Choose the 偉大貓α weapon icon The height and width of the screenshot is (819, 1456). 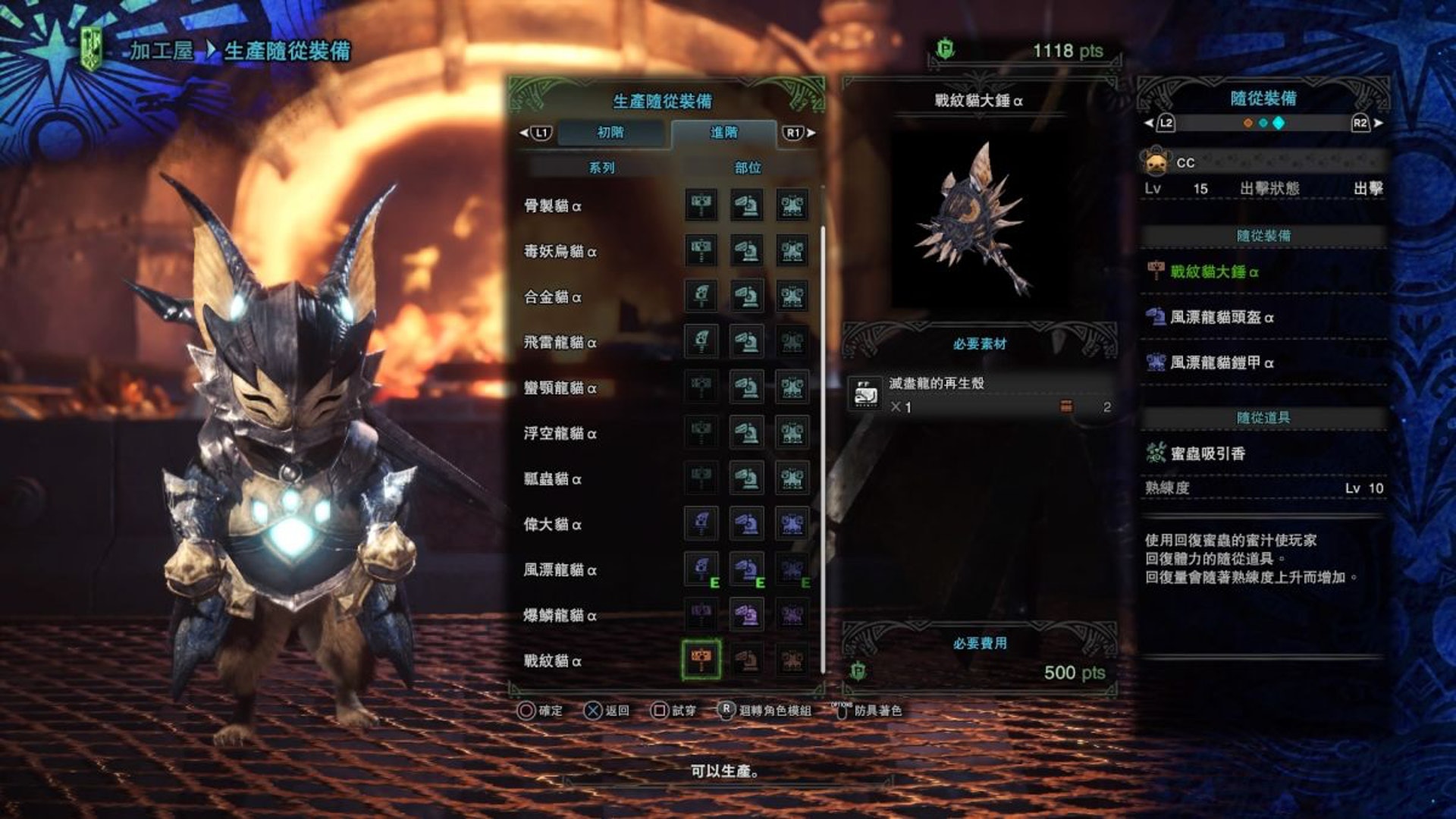pyautogui.click(x=701, y=524)
